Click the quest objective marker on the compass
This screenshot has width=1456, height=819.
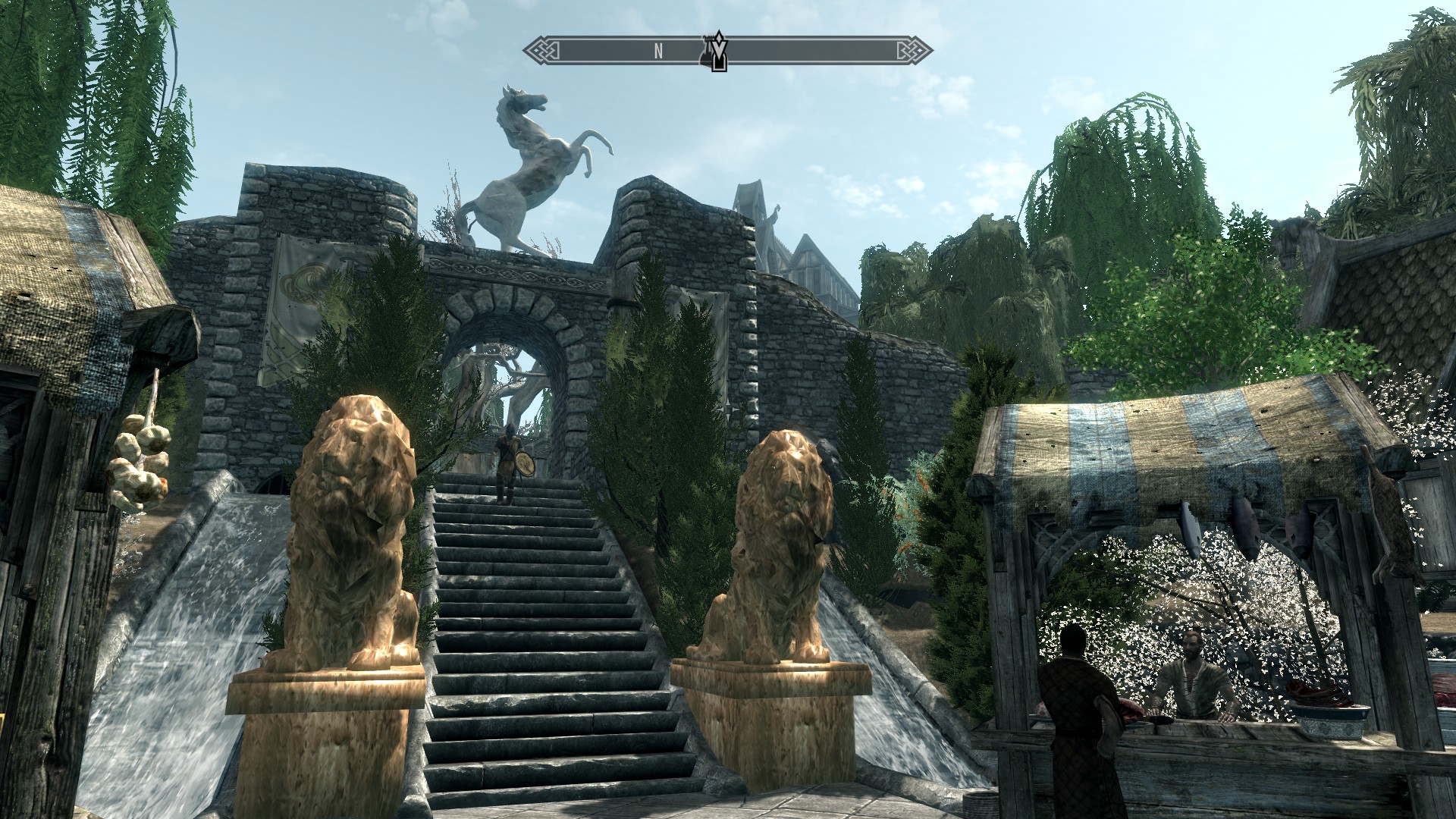[x=717, y=52]
